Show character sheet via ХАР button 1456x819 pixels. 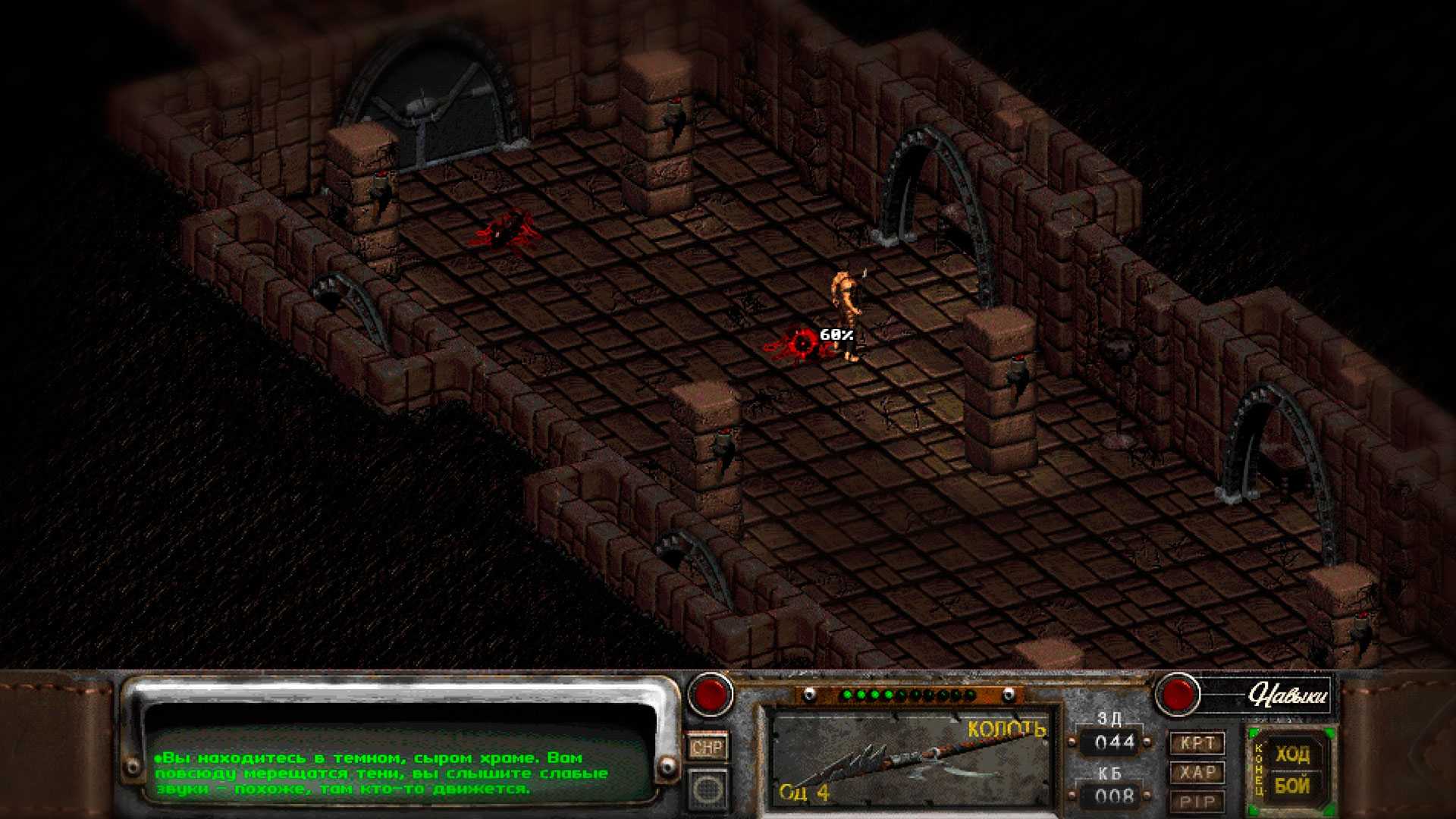(x=1197, y=773)
